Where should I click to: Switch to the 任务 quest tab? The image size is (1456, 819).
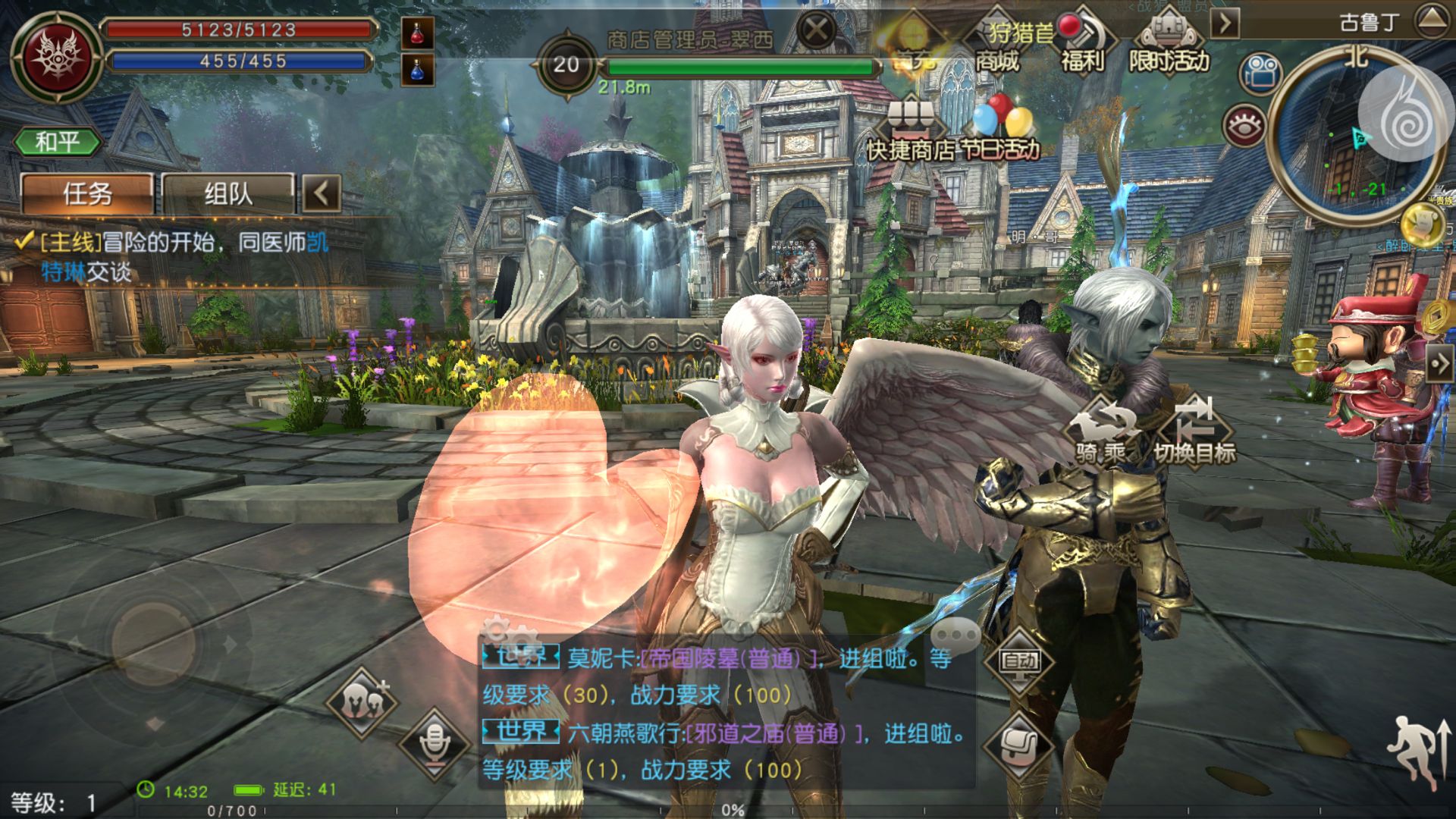pyautogui.click(x=86, y=194)
